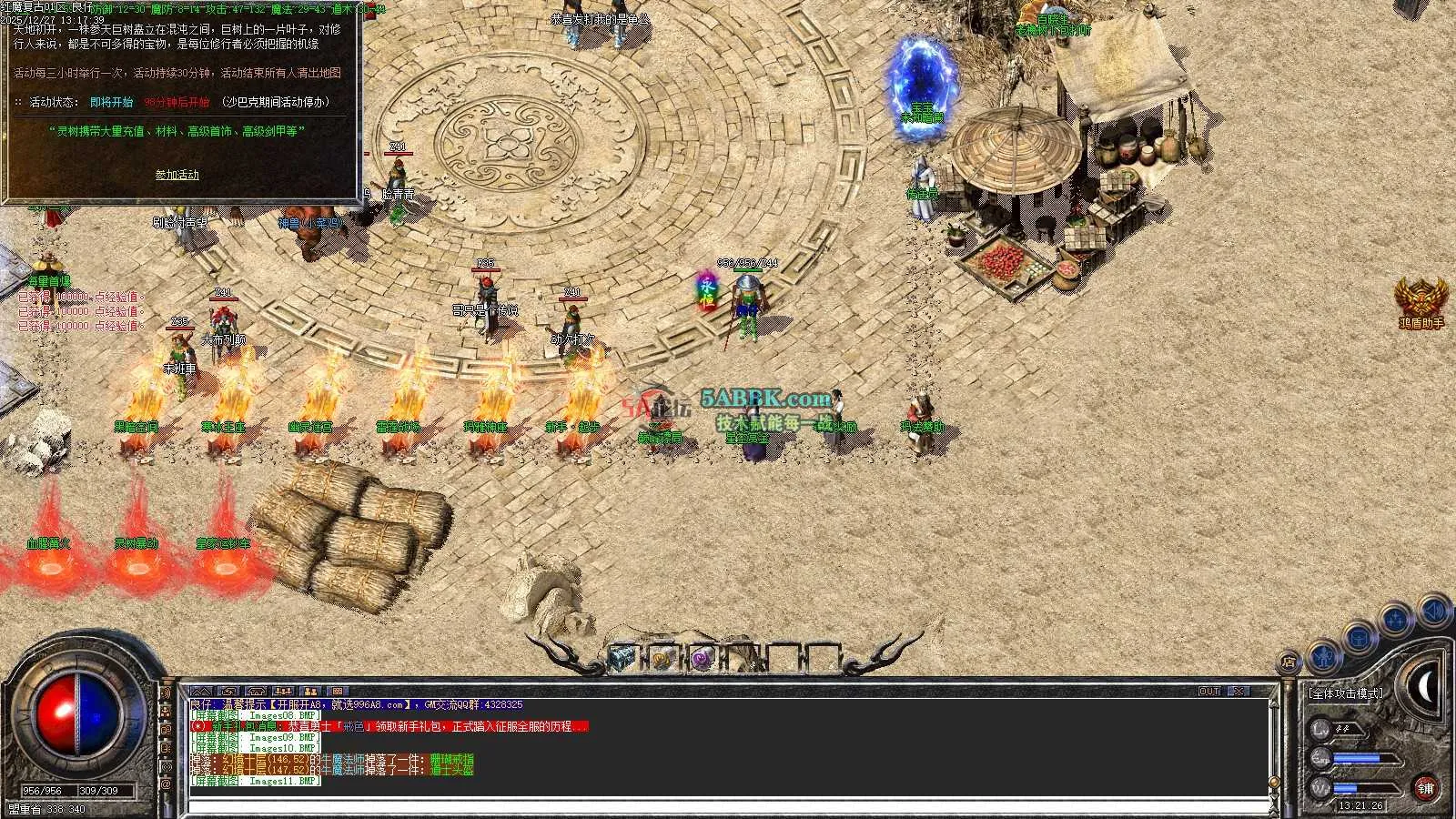Open the red 铺 stall button
The image size is (1456, 819).
[1426, 788]
